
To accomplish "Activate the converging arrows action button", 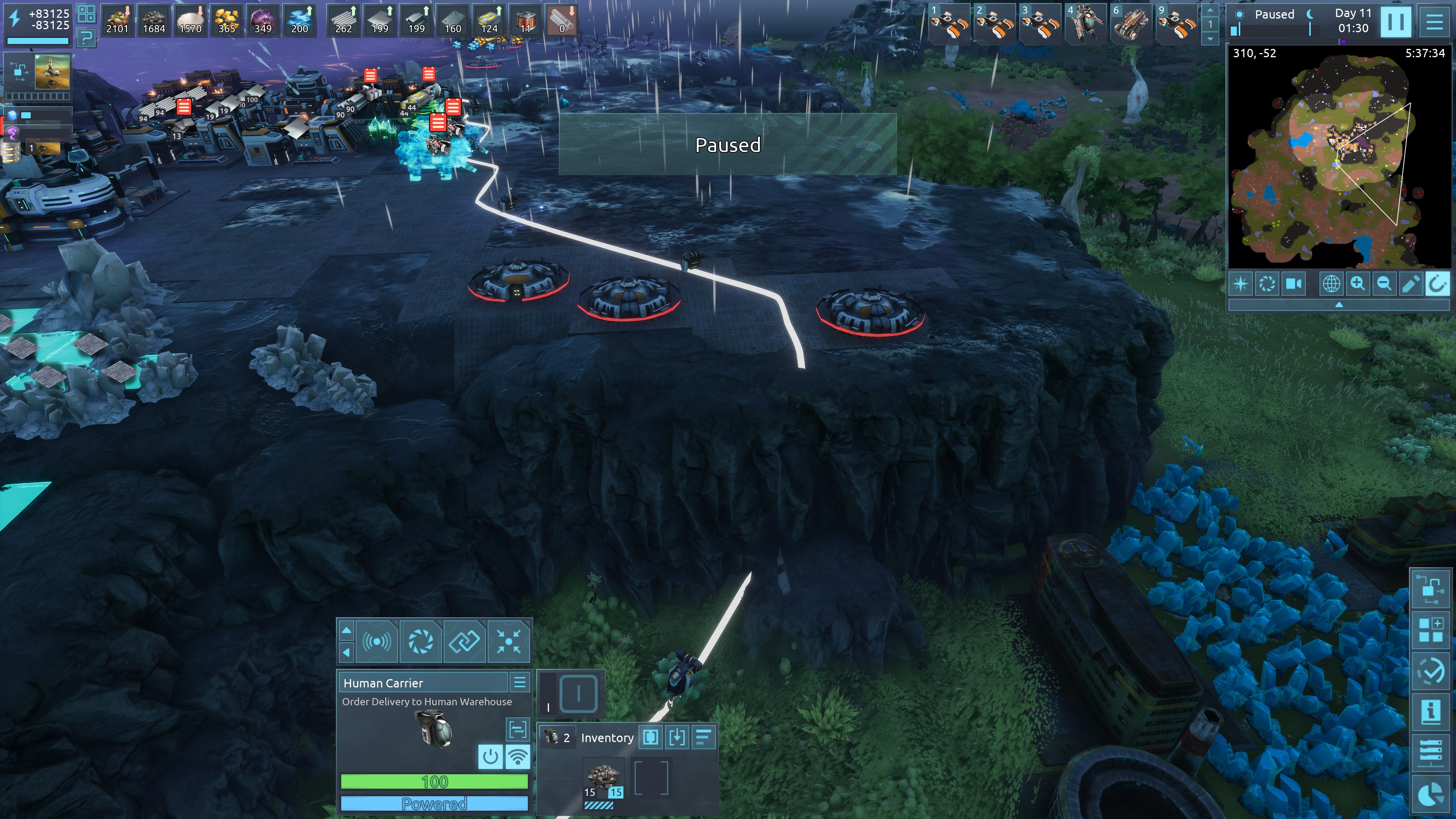I will pos(508,641).
